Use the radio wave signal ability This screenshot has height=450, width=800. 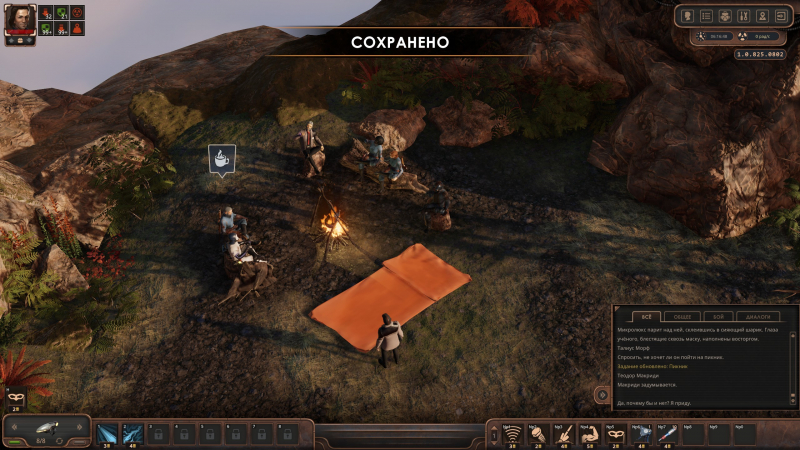coord(513,434)
